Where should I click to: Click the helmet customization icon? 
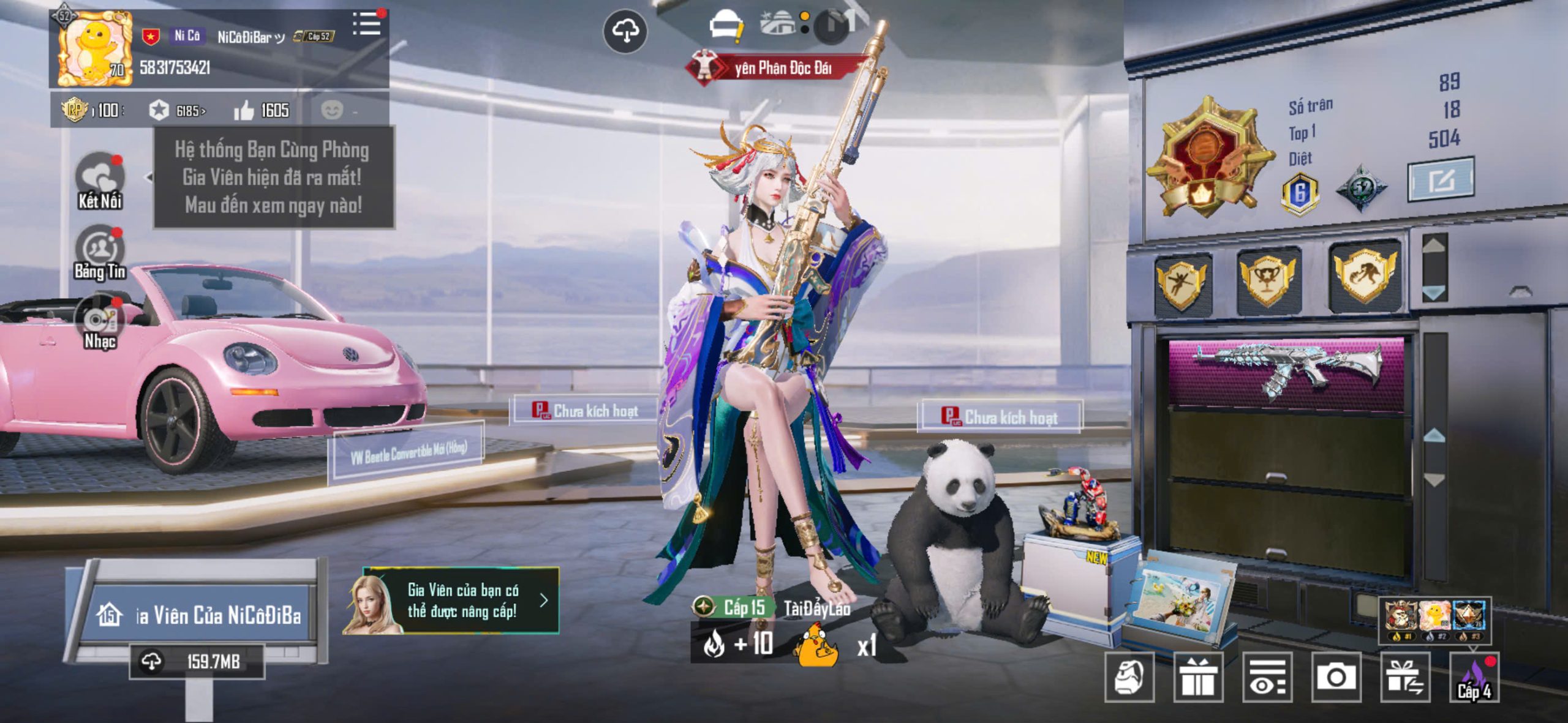1129,677
